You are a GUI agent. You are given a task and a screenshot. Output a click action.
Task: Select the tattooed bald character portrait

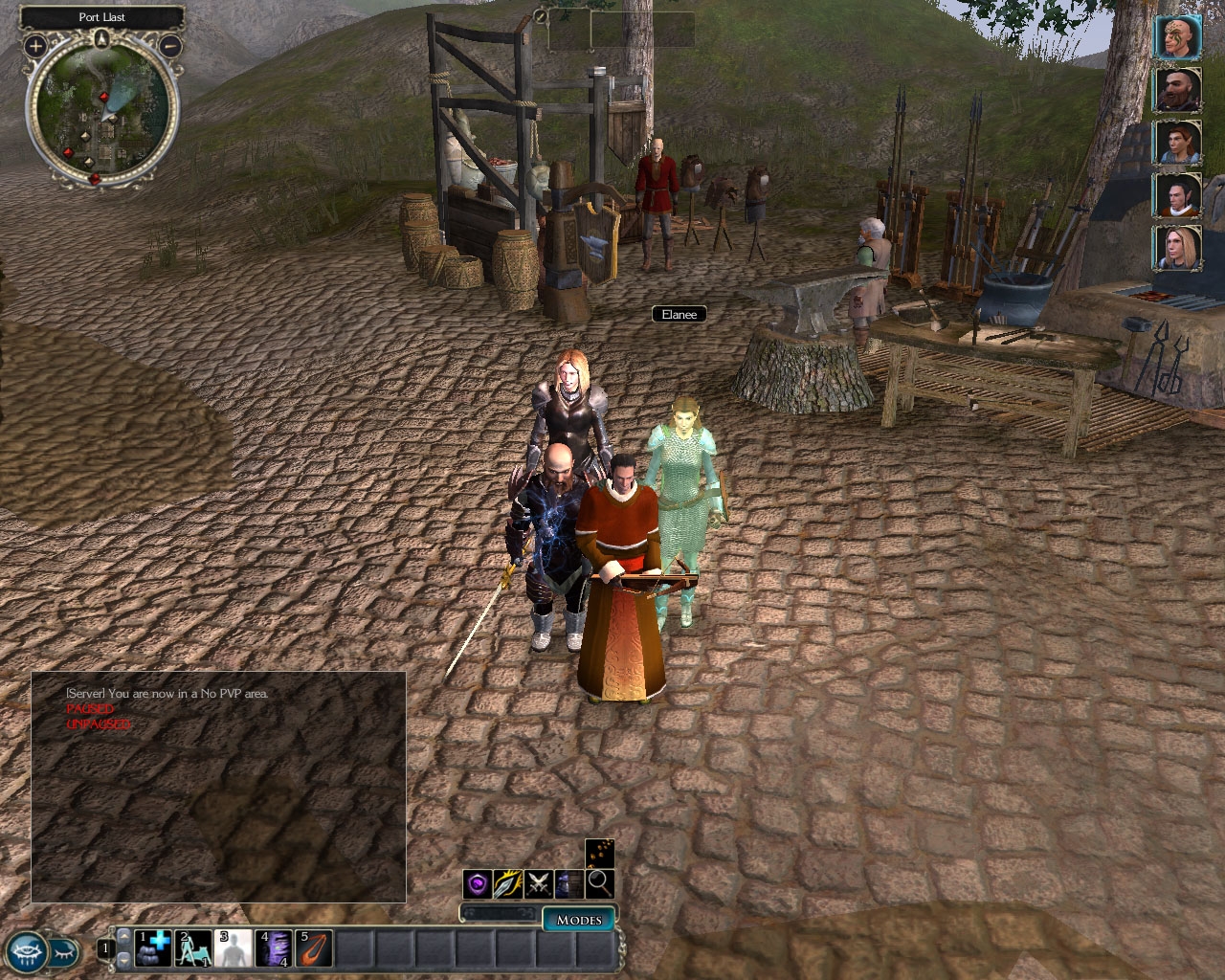[1176, 38]
